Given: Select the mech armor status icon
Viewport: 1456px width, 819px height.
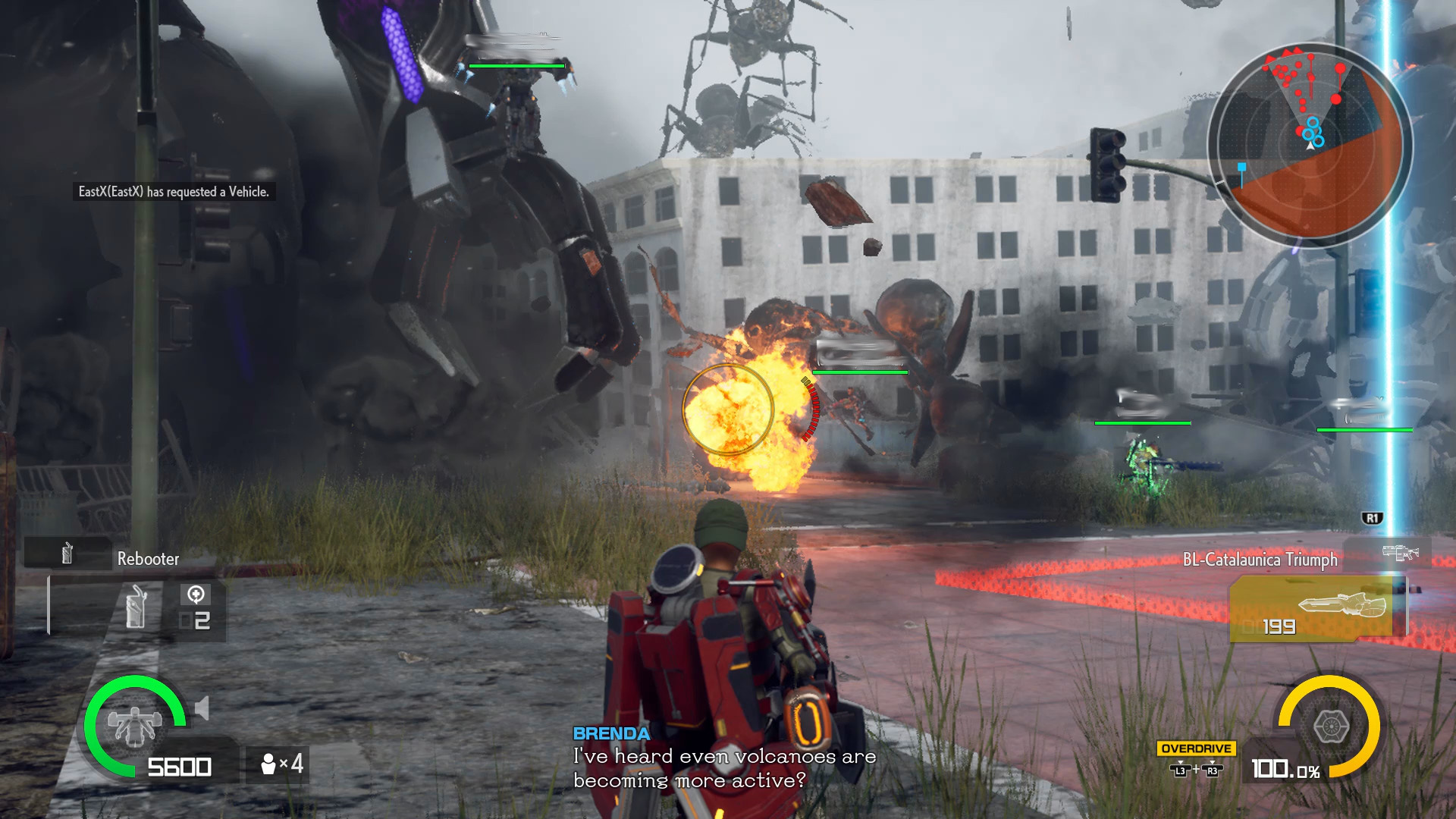Looking at the screenshot, I should [x=135, y=725].
